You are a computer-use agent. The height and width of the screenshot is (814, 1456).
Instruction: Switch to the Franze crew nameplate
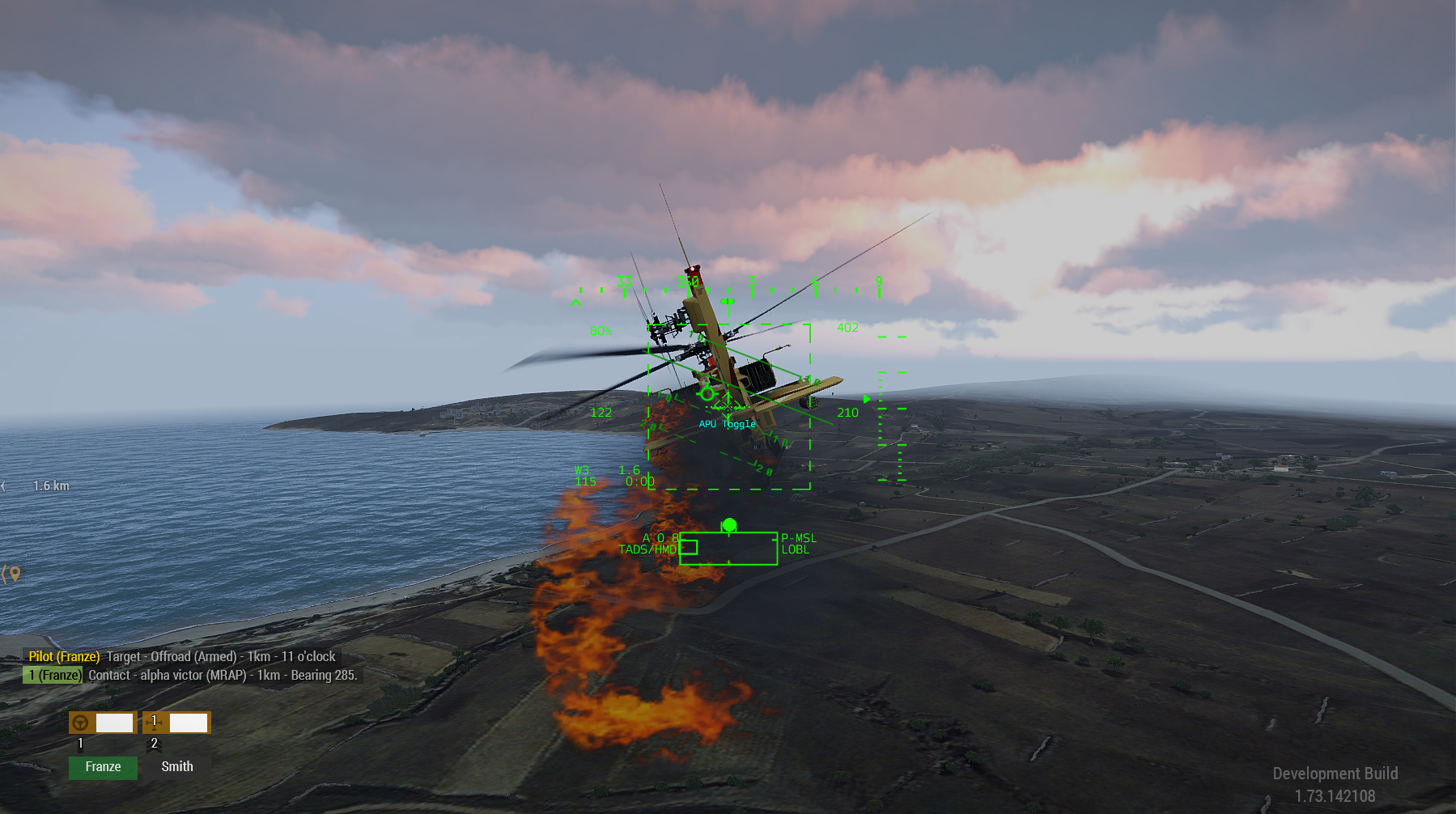[x=103, y=767]
